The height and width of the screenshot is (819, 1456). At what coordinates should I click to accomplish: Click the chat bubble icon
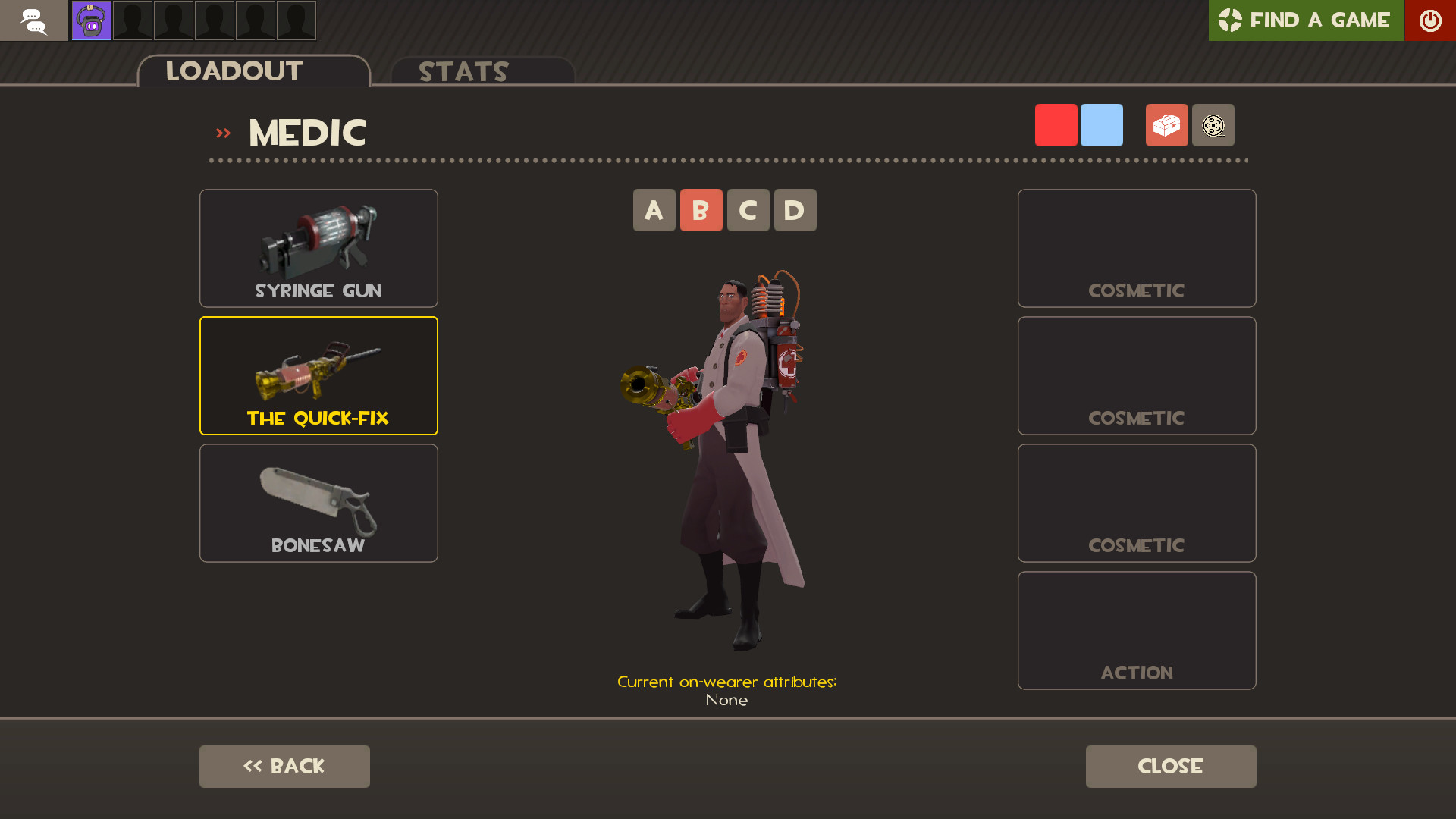pos(34,20)
